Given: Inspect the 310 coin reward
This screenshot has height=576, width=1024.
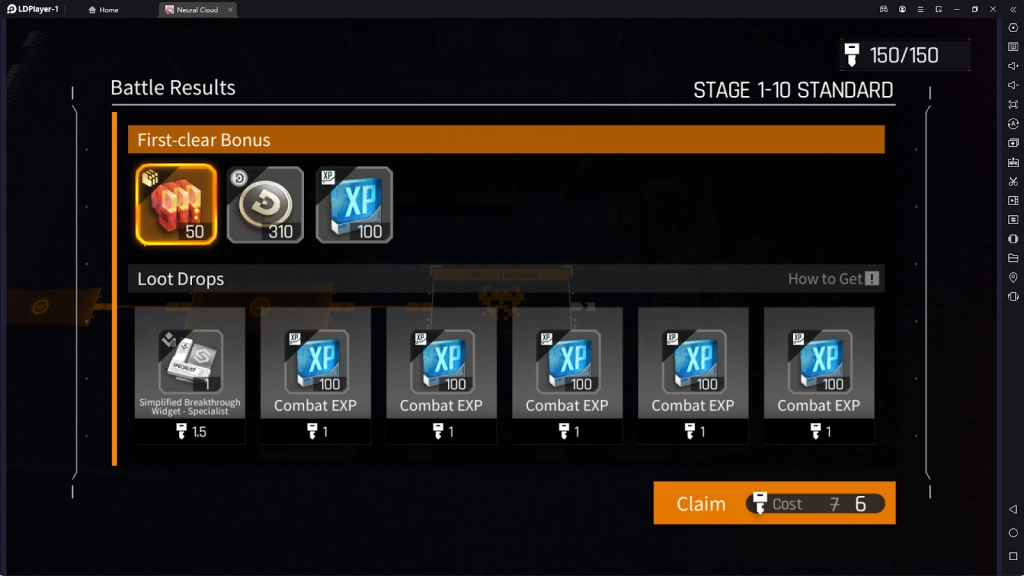Looking at the screenshot, I should pyautogui.click(x=265, y=205).
